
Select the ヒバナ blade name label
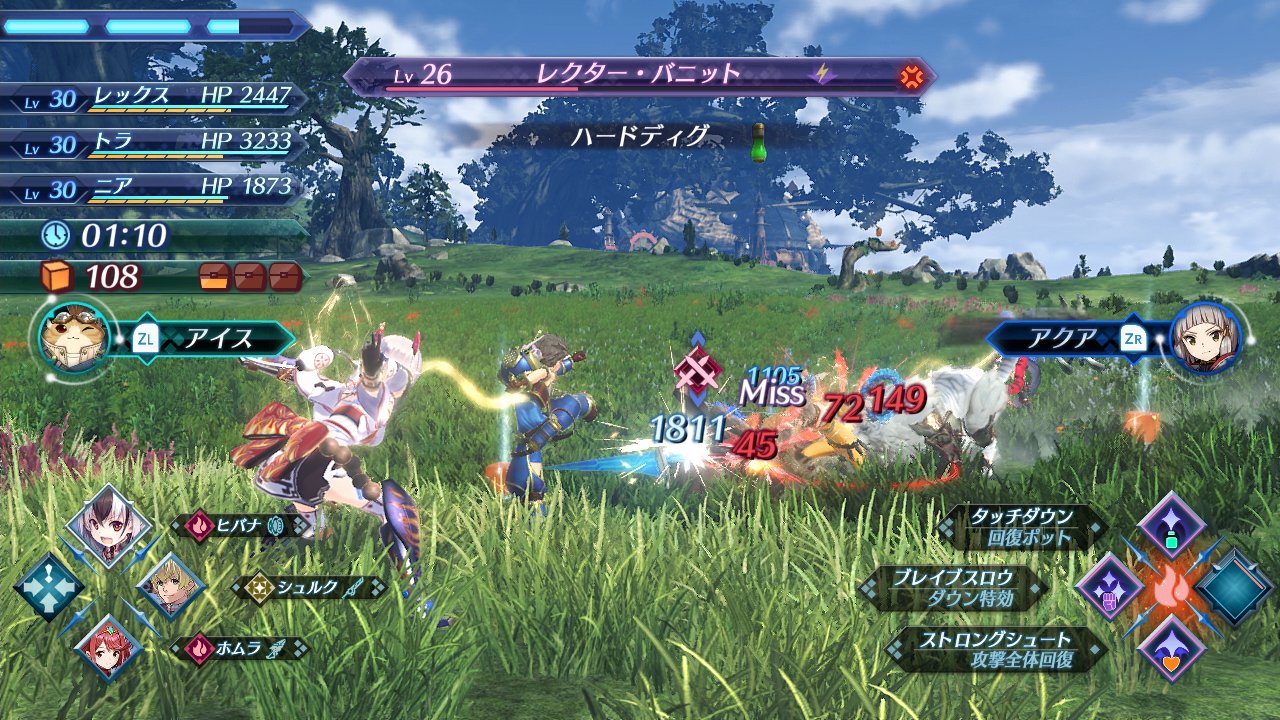pyautogui.click(x=240, y=526)
